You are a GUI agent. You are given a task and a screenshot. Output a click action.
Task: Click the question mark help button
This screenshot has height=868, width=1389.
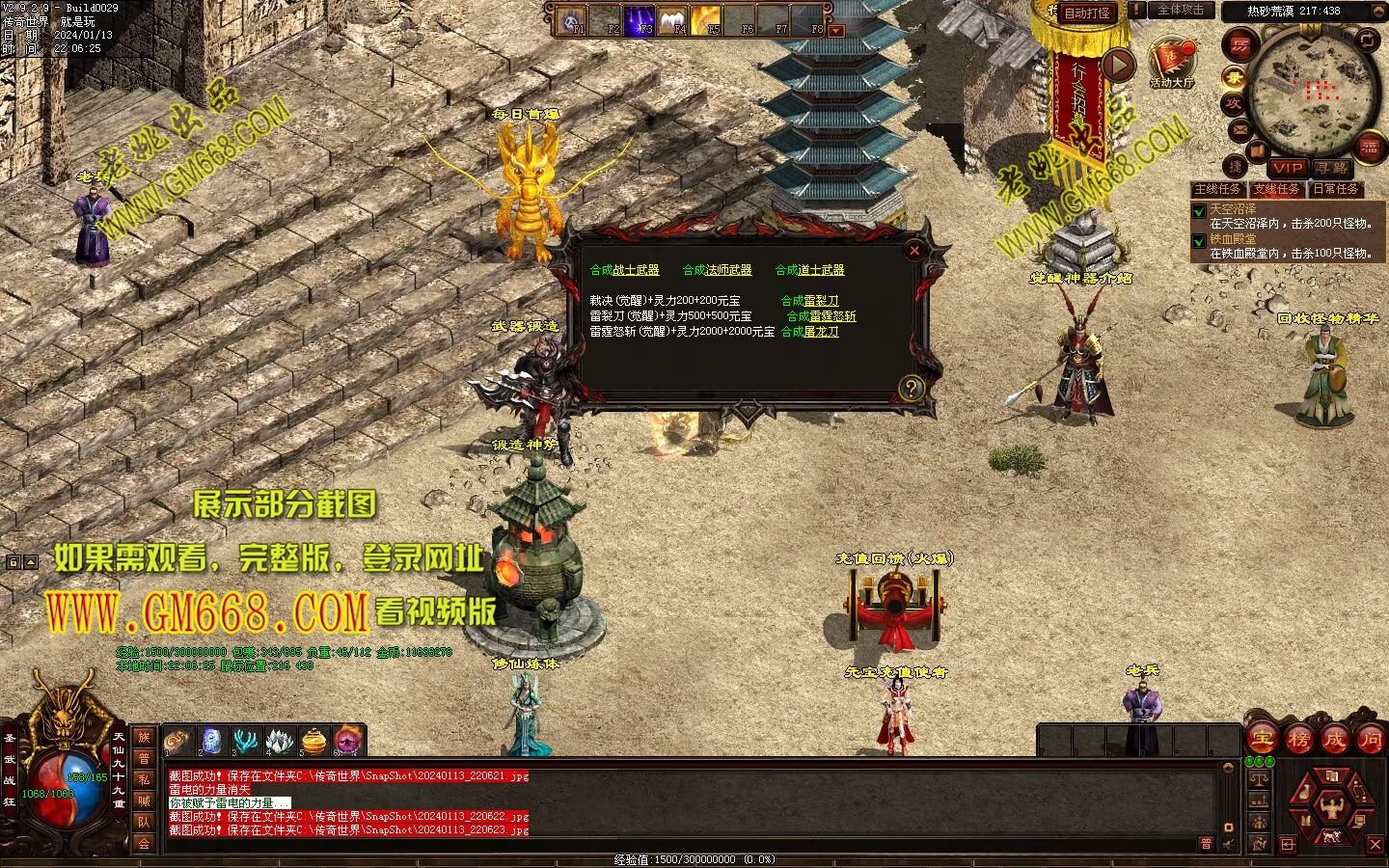[911, 388]
